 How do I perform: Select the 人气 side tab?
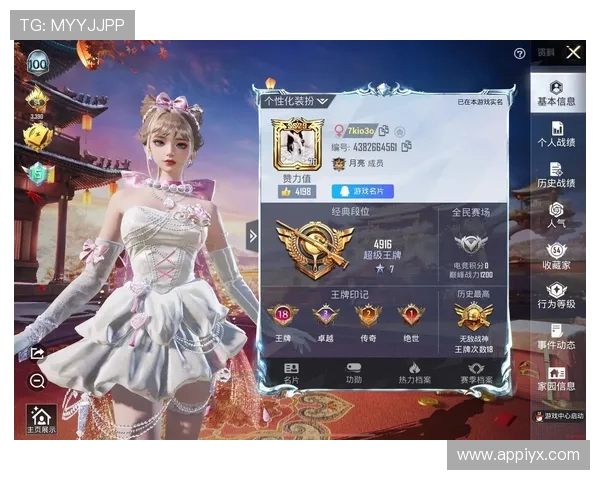coord(556,216)
